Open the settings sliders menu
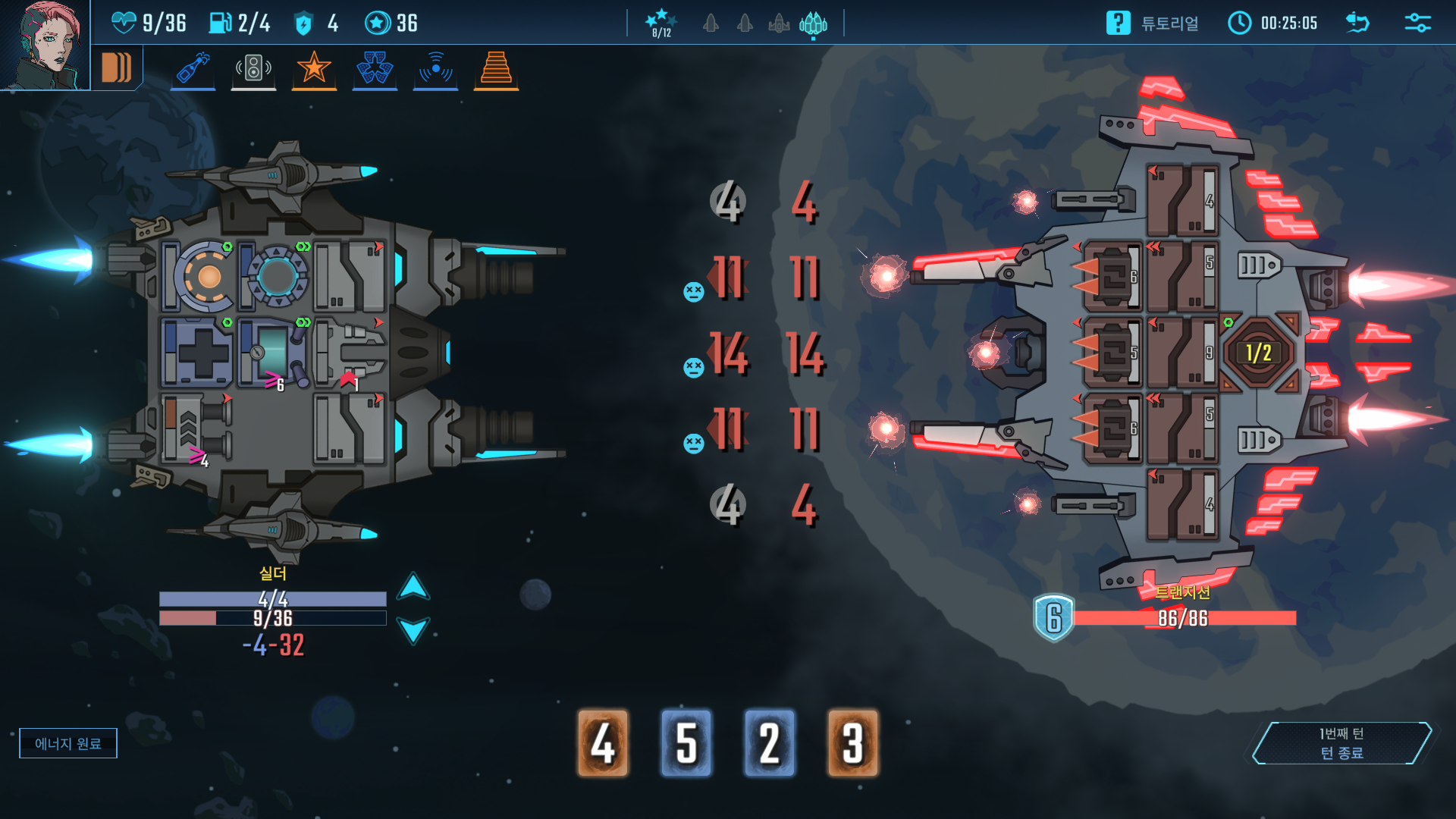This screenshot has width=1456, height=819. pos(1417,23)
